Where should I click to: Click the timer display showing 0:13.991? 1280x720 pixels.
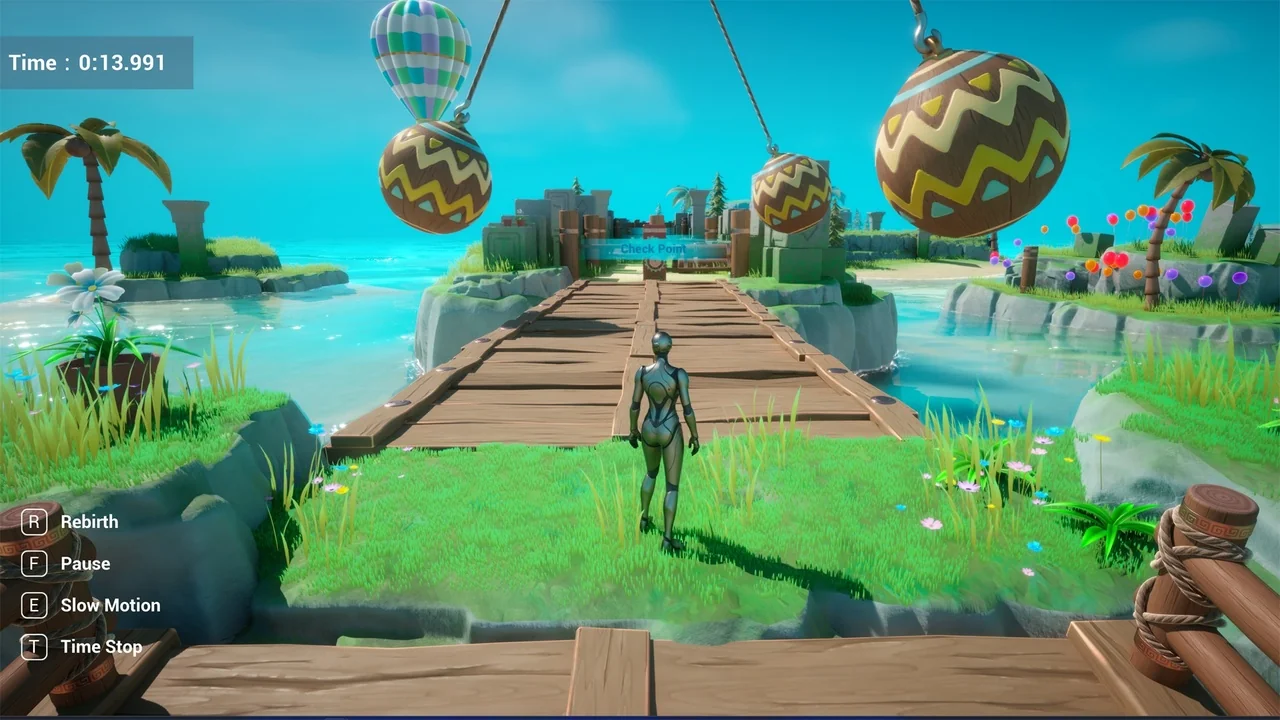pyautogui.click(x=95, y=62)
